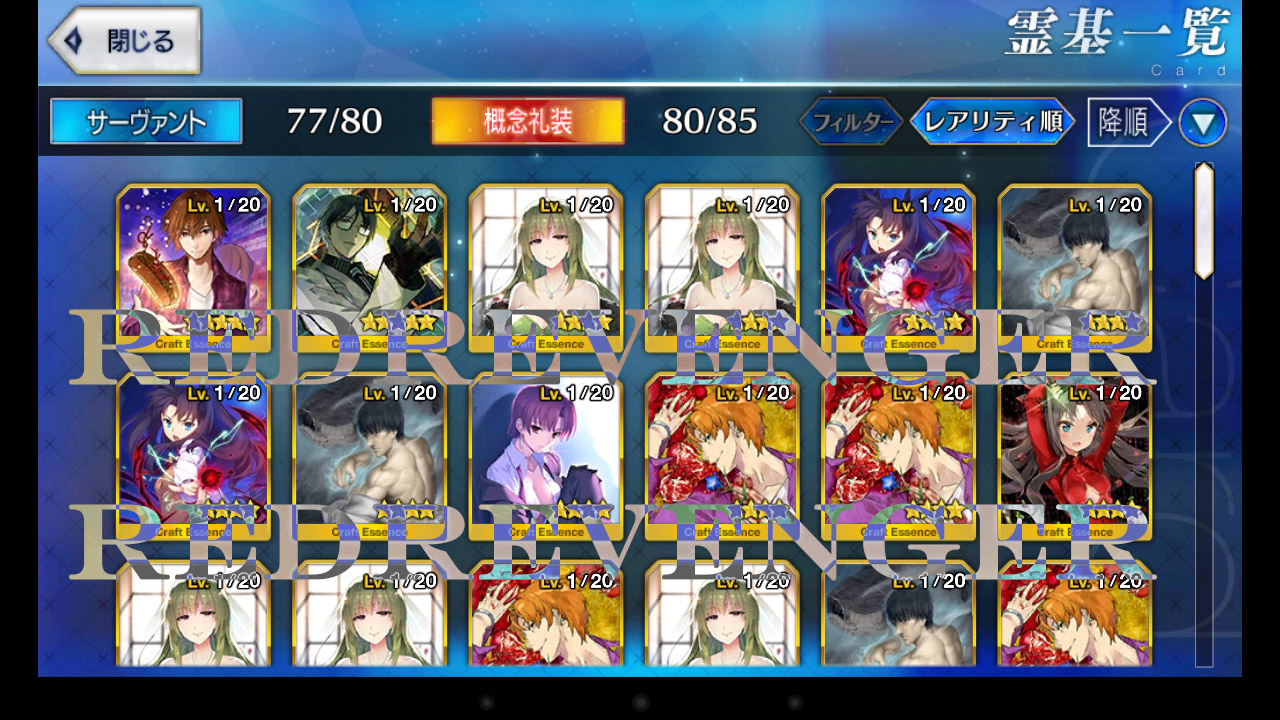Switch to the サーヴァント tab

pyautogui.click(x=146, y=122)
